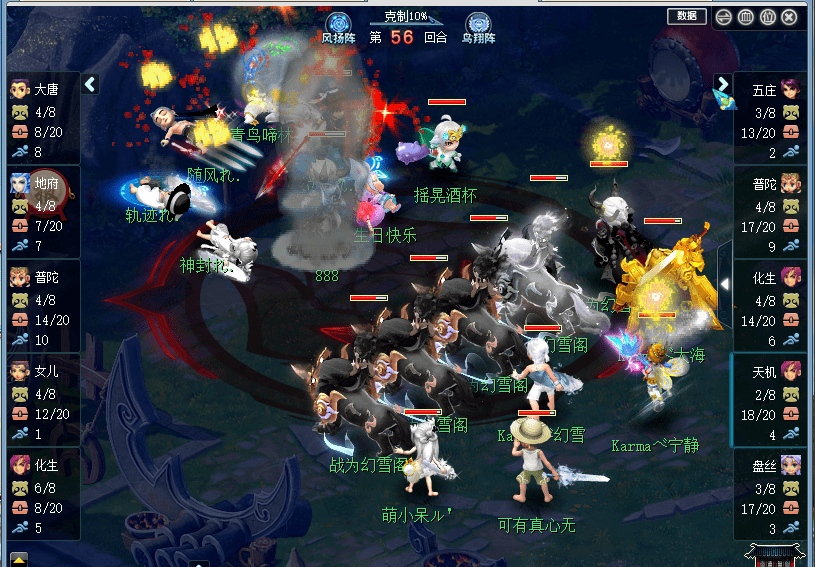Image resolution: width=815 pixels, height=567 pixels.
Task: Select the 盘丝 player card
Action: 770,494
